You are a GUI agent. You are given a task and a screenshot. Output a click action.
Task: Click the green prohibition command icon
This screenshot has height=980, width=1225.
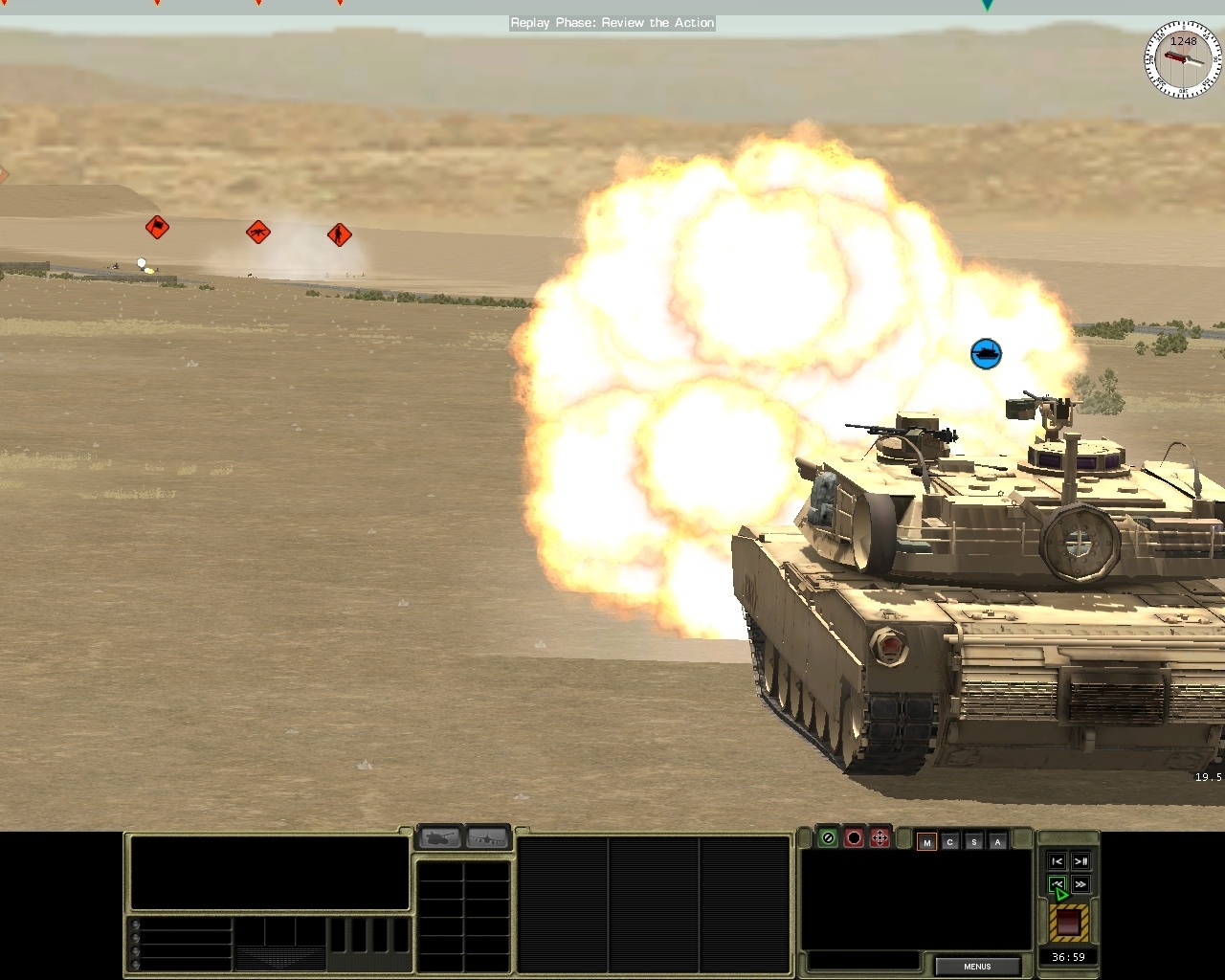tap(827, 838)
